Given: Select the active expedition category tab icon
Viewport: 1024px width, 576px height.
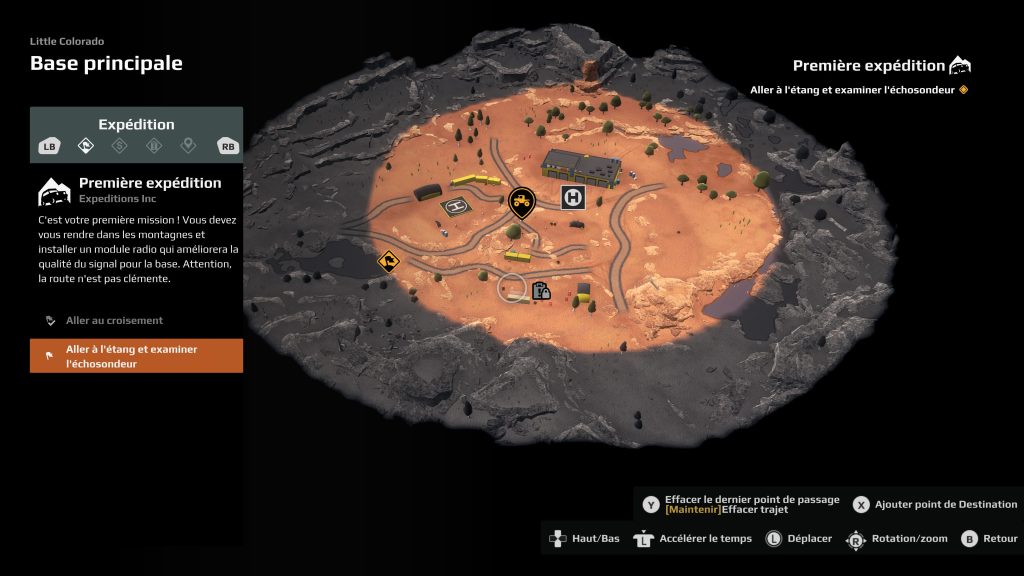Looking at the screenshot, I should click(x=87, y=146).
